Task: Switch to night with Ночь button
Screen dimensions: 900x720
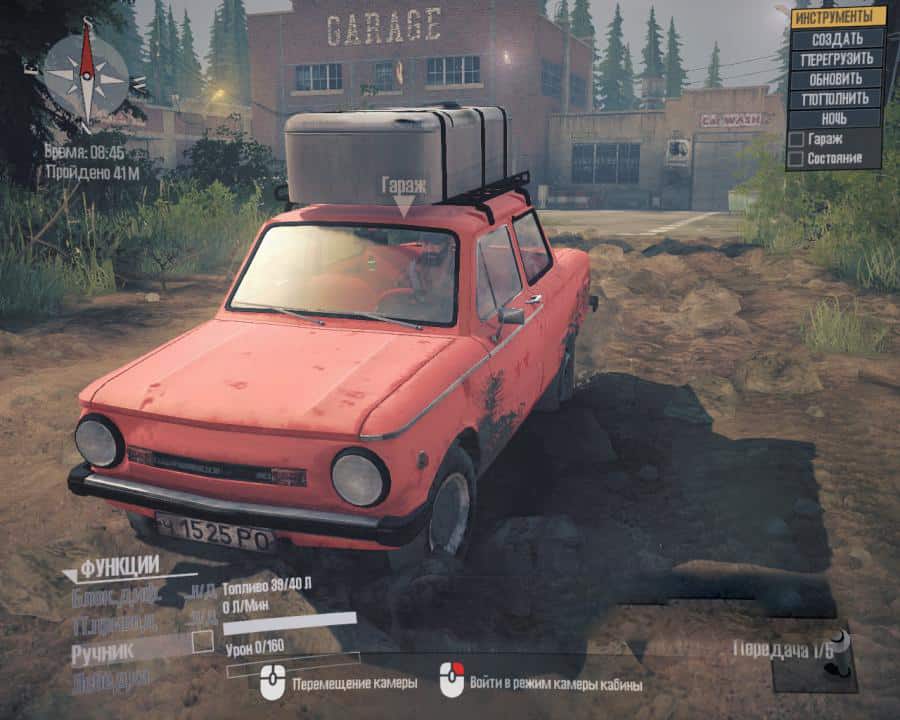Action: (837, 118)
